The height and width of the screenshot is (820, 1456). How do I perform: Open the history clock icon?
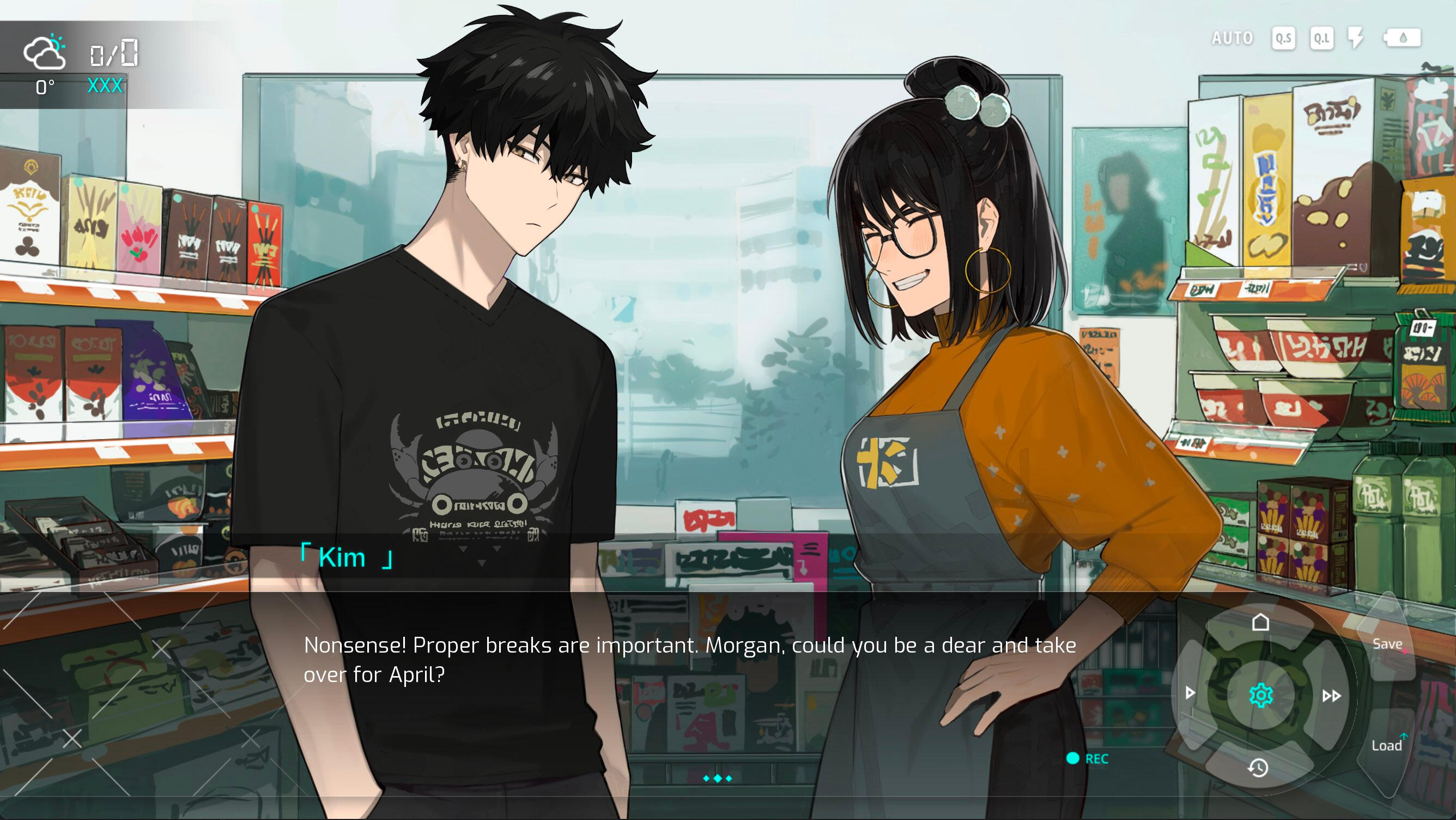(x=1258, y=768)
